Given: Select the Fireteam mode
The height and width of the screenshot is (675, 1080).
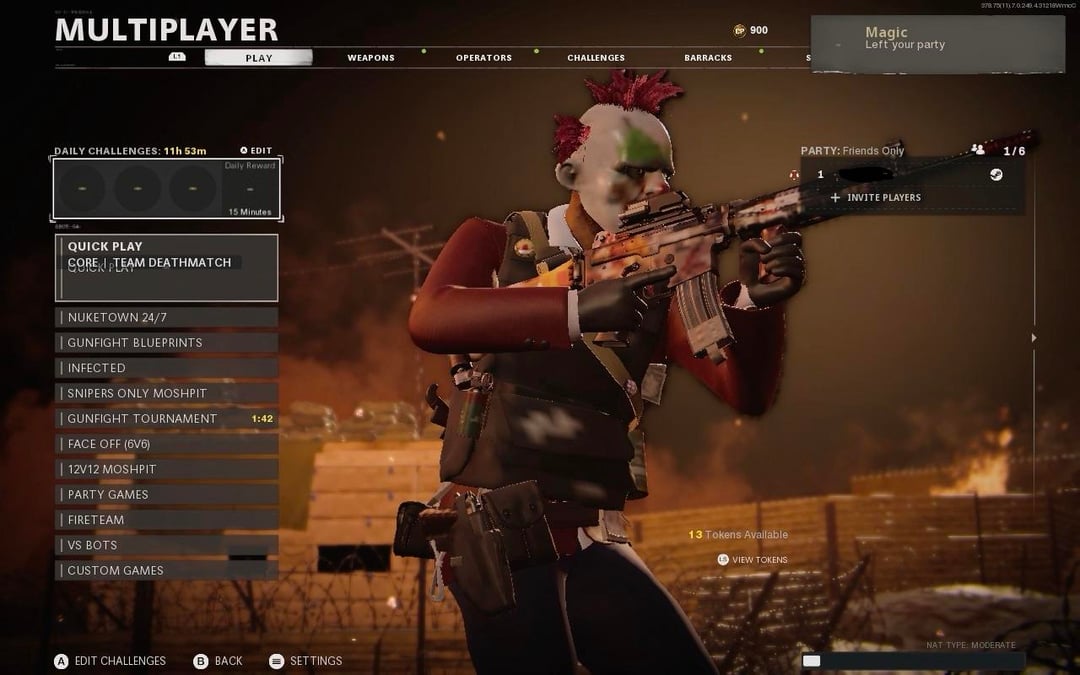Looking at the screenshot, I should pos(166,520).
